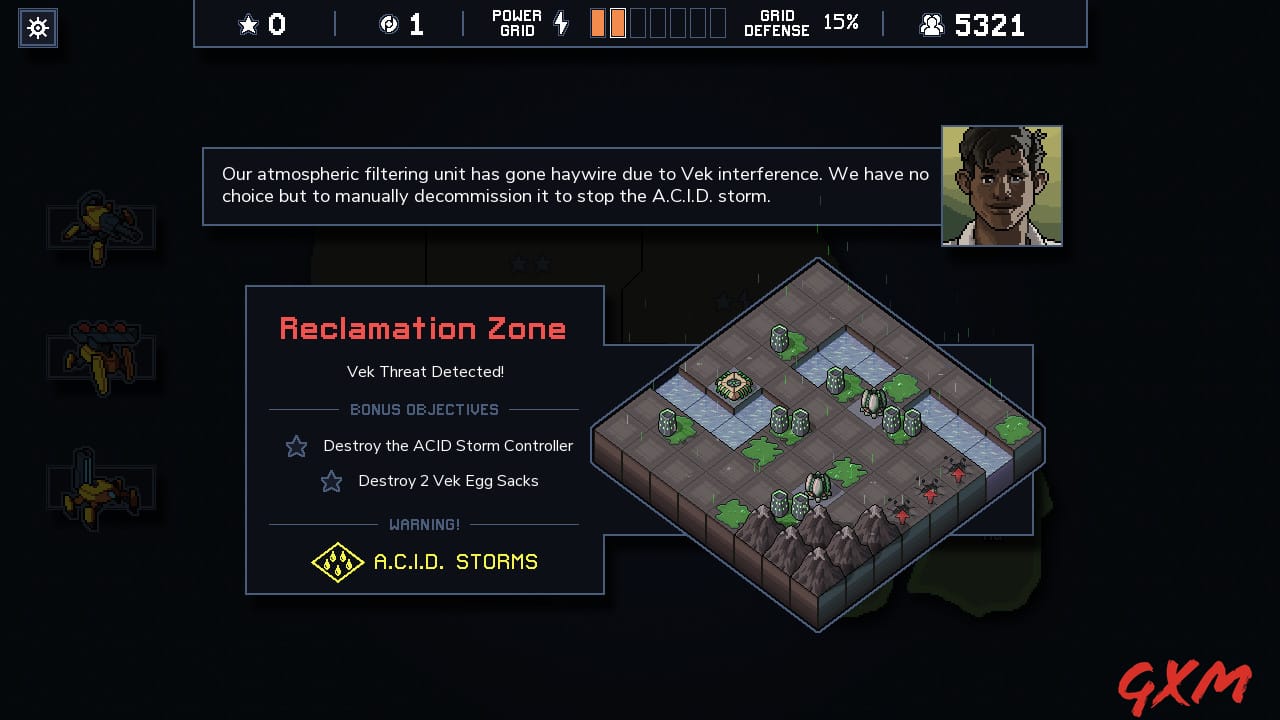Click the pilot portrait beside the dialogue box
This screenshot has height=720, width=1280.
pyautogui.click(x=1001, y=185)
